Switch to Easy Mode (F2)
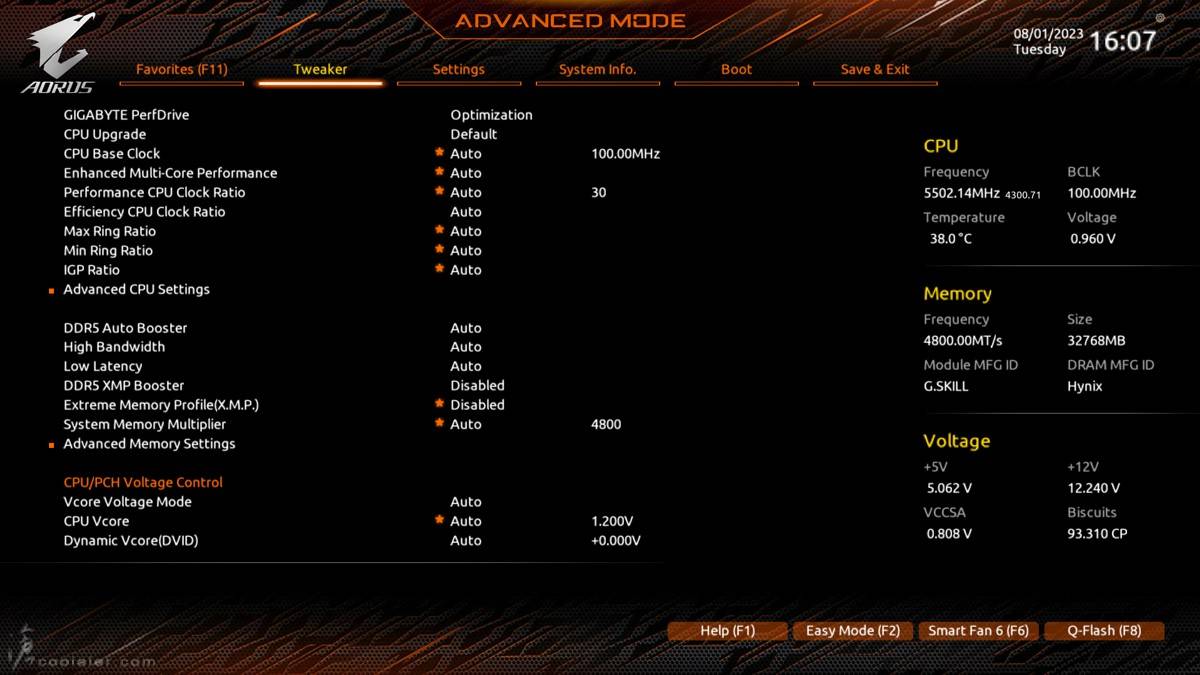Image resolution: width=1200 pixels, height=675 pixels. coord(853,631)
